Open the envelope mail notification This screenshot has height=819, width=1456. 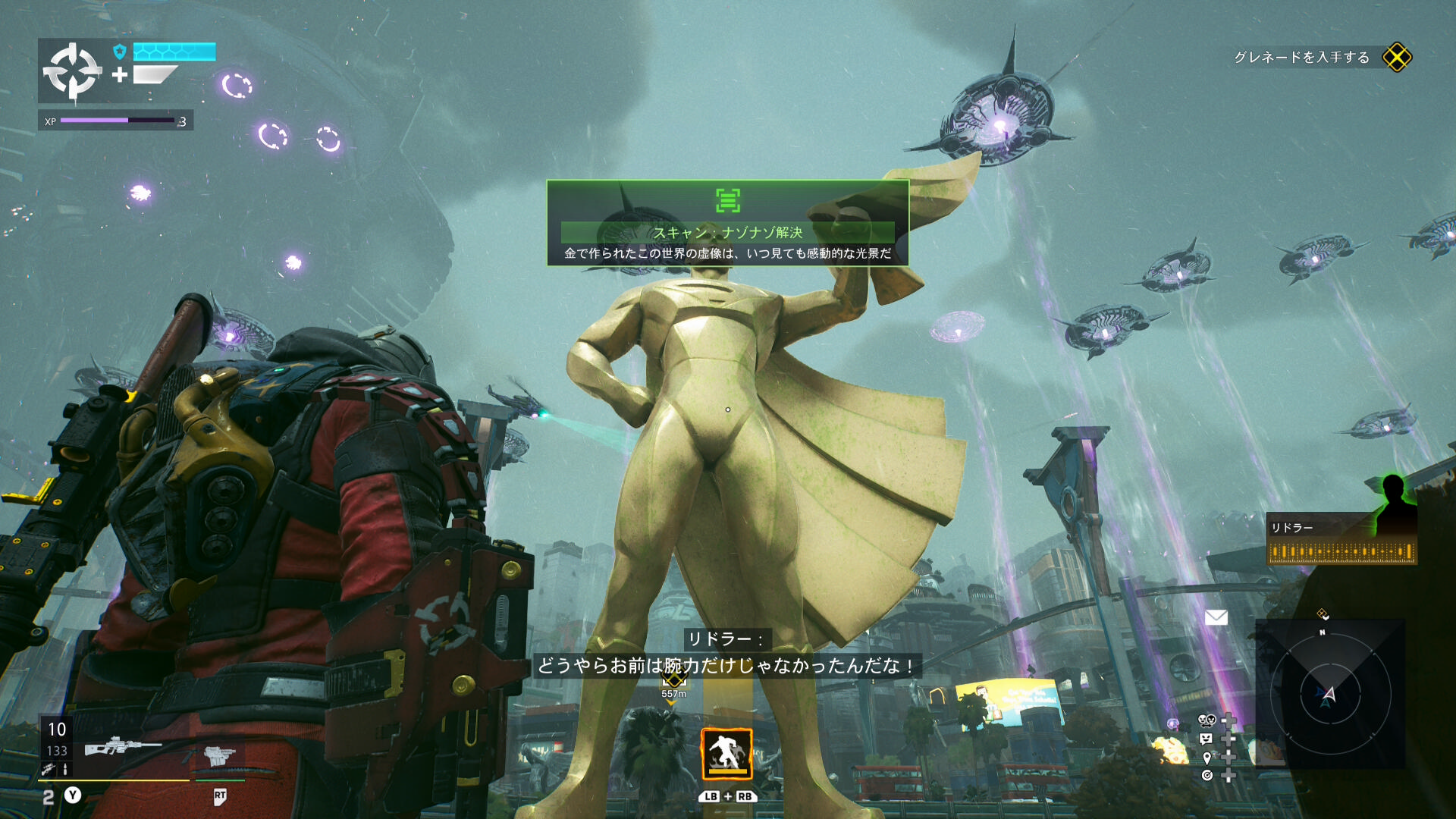click(1216, 617)
